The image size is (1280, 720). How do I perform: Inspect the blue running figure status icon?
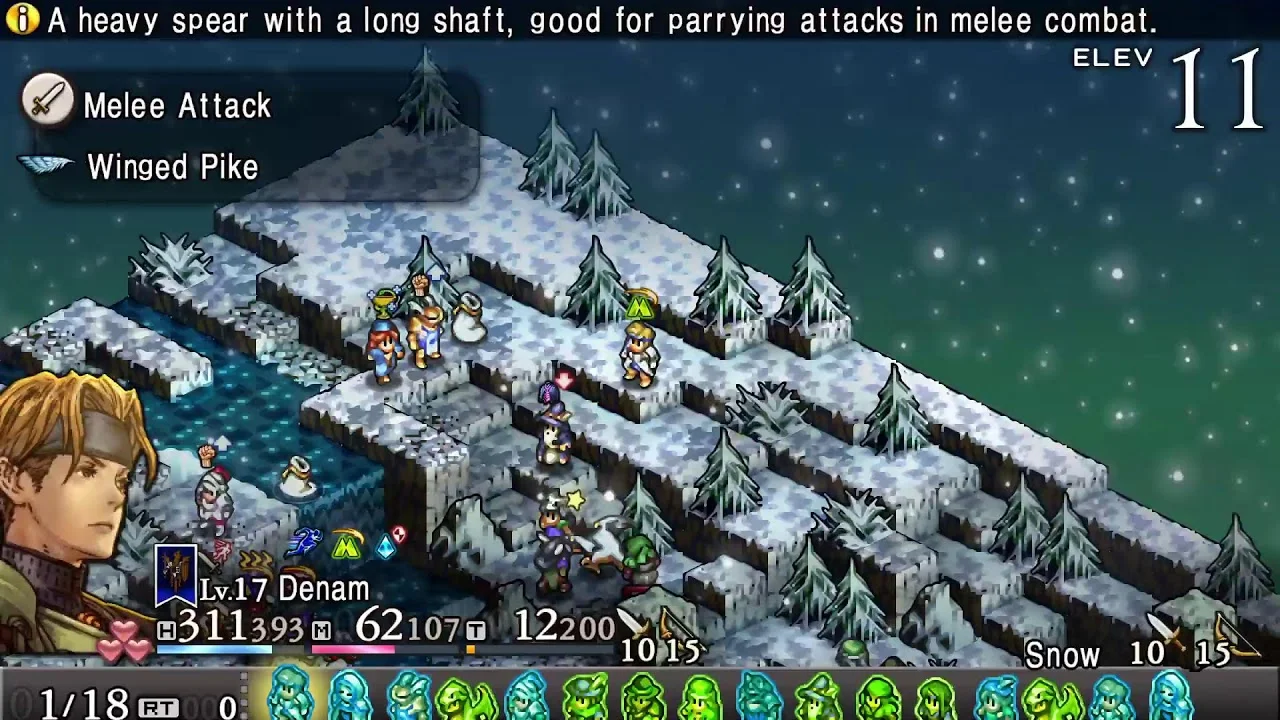[304, 543]
